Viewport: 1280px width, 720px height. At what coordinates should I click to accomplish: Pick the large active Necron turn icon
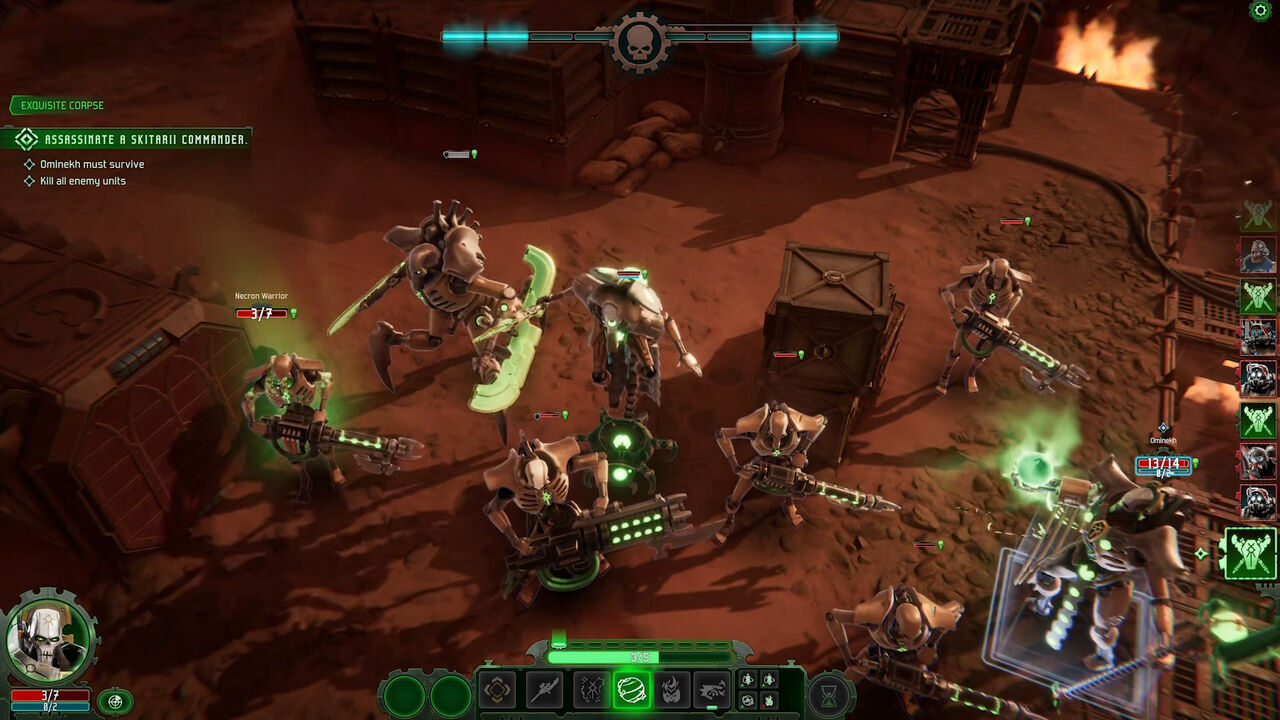1250,553
